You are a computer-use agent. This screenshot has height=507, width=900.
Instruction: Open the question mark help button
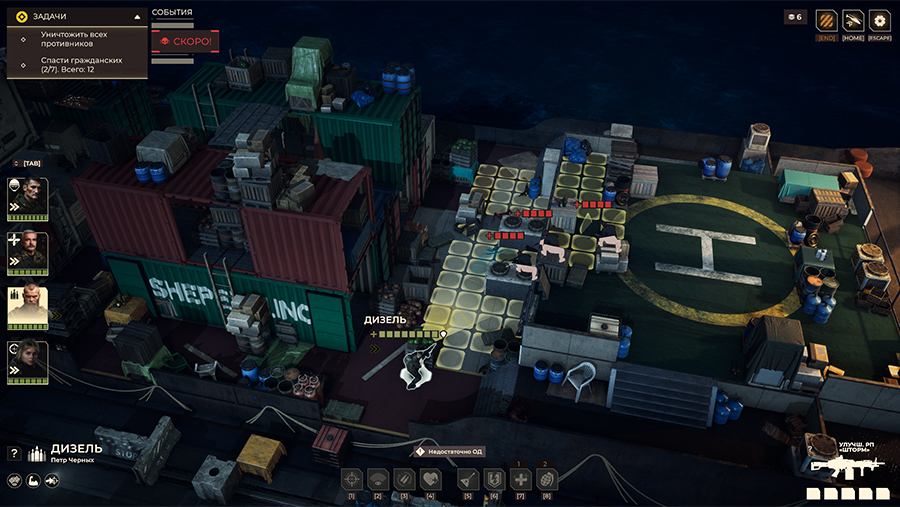click(x=14, y=453)
